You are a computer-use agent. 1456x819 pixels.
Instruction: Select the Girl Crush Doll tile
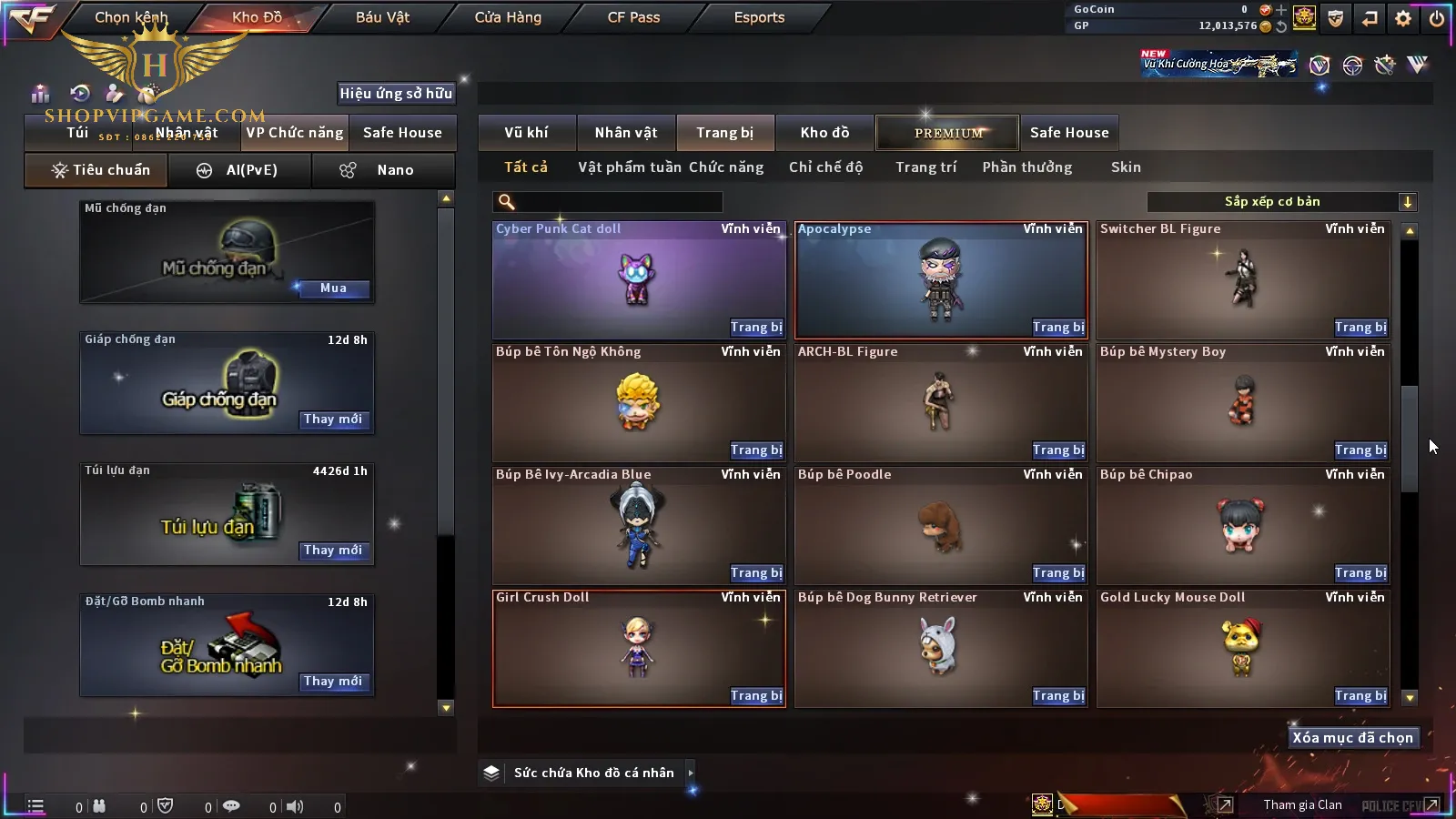(x=639, y=648)
